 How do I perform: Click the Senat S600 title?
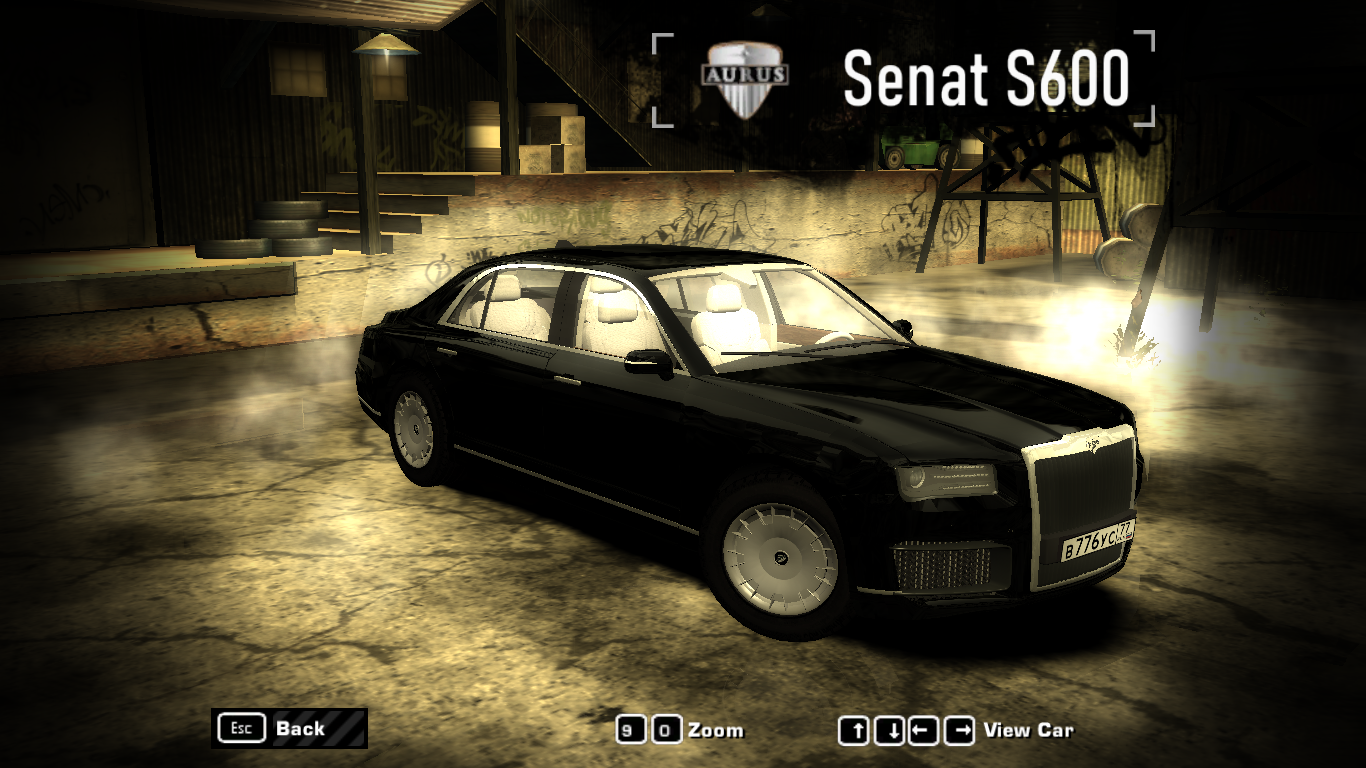(x=988, y=78)
